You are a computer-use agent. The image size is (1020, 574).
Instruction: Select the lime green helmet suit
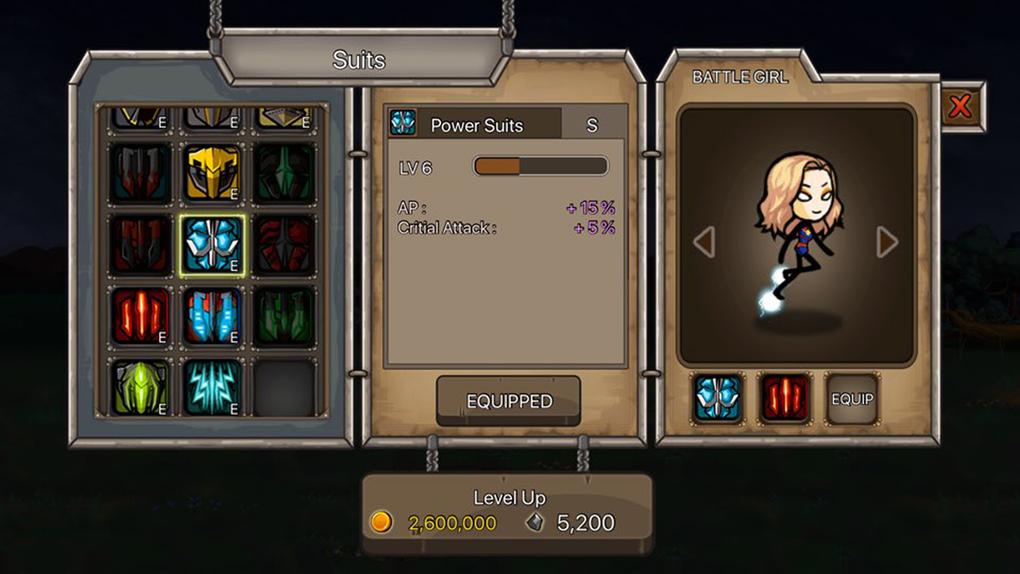point(140,388)
